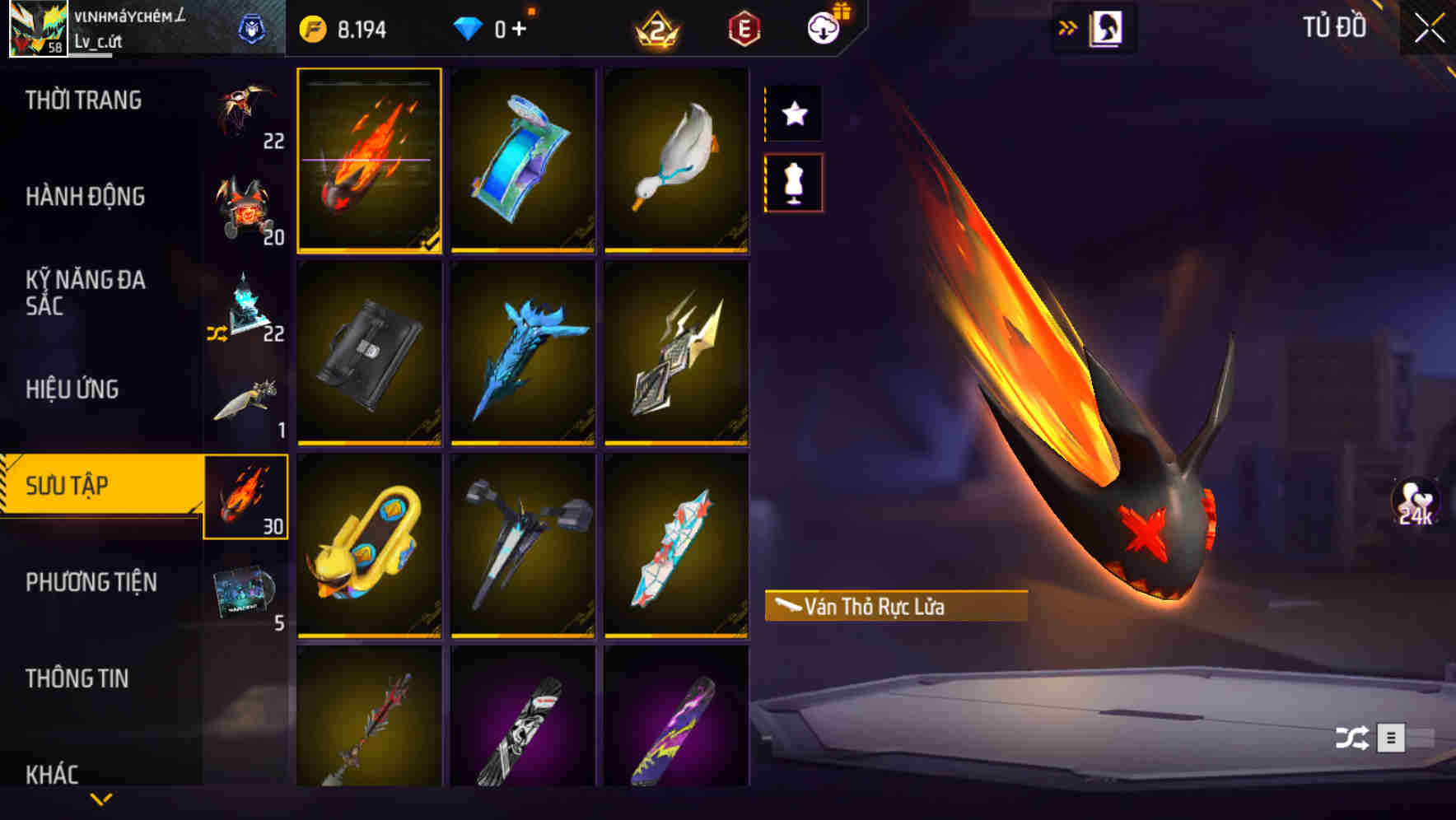Image resolution: width=1456 pixels, height=820 pixels.
Task: Click the double chevron beside the album icon
Action: pyautogui.click(x=1068, y=26)
